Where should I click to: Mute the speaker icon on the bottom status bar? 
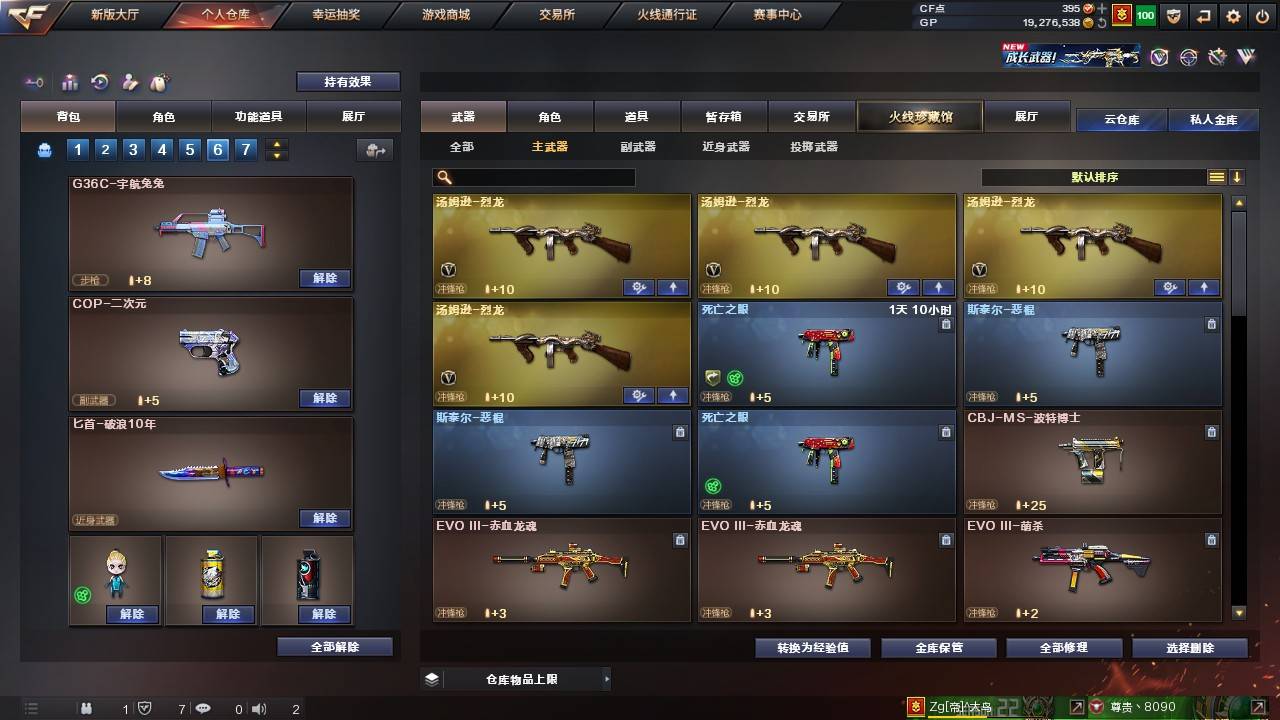(259, 708)
